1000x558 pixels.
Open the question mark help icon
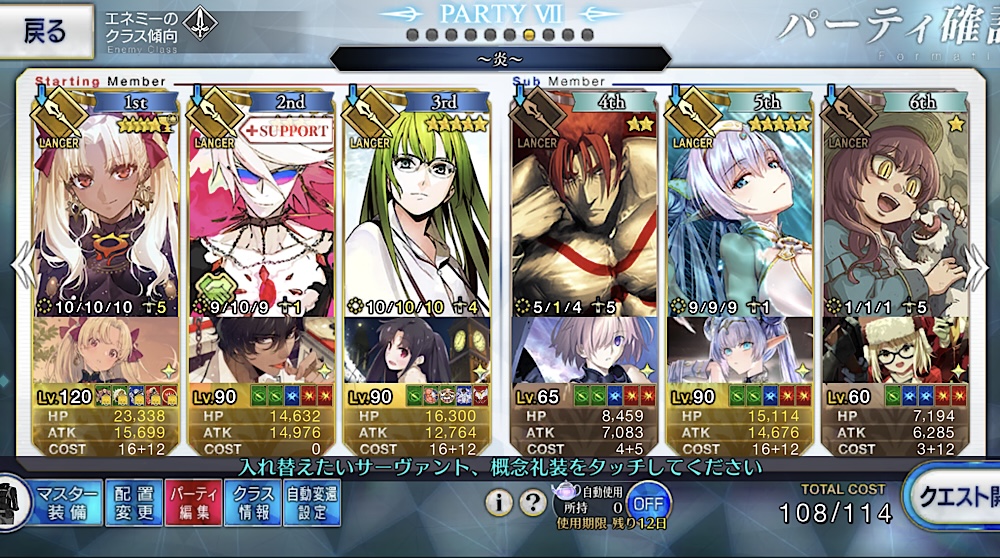tap(534, 502)
